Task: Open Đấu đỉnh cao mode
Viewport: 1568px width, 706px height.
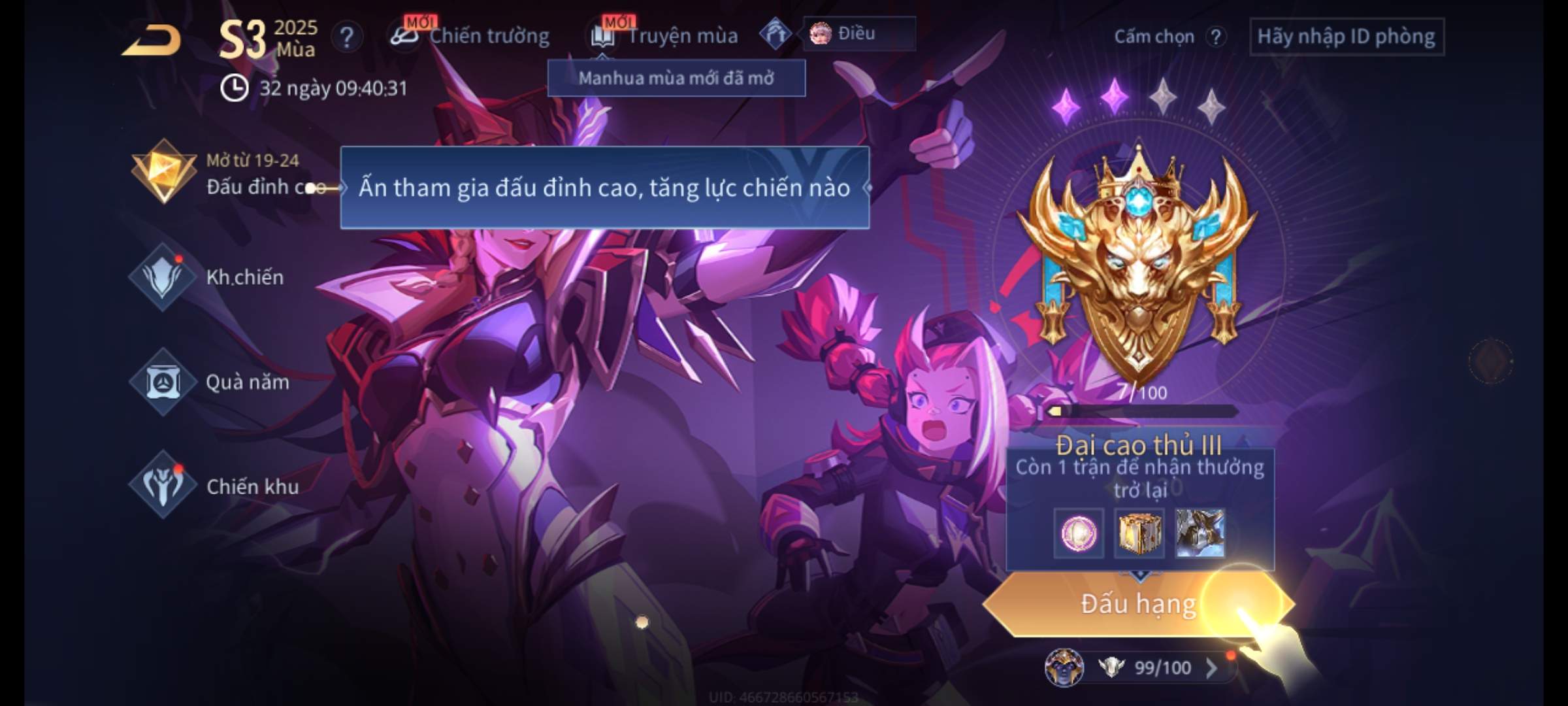Action: click(x=163, y=172)
